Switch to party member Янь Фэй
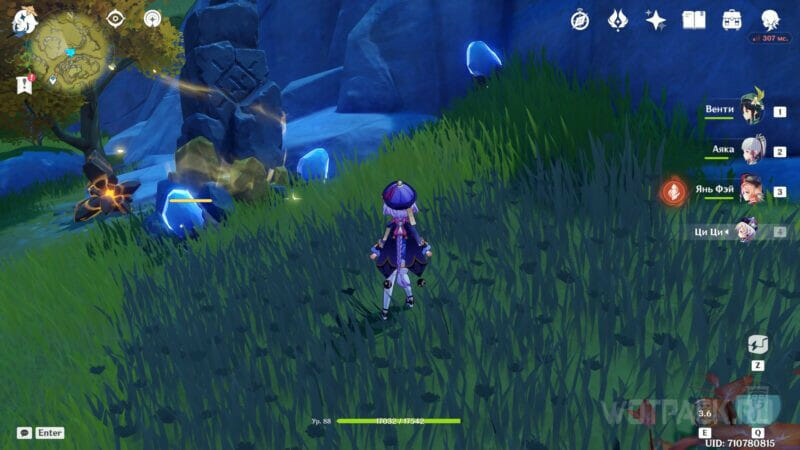800x450 pixels. click(750, 190)
